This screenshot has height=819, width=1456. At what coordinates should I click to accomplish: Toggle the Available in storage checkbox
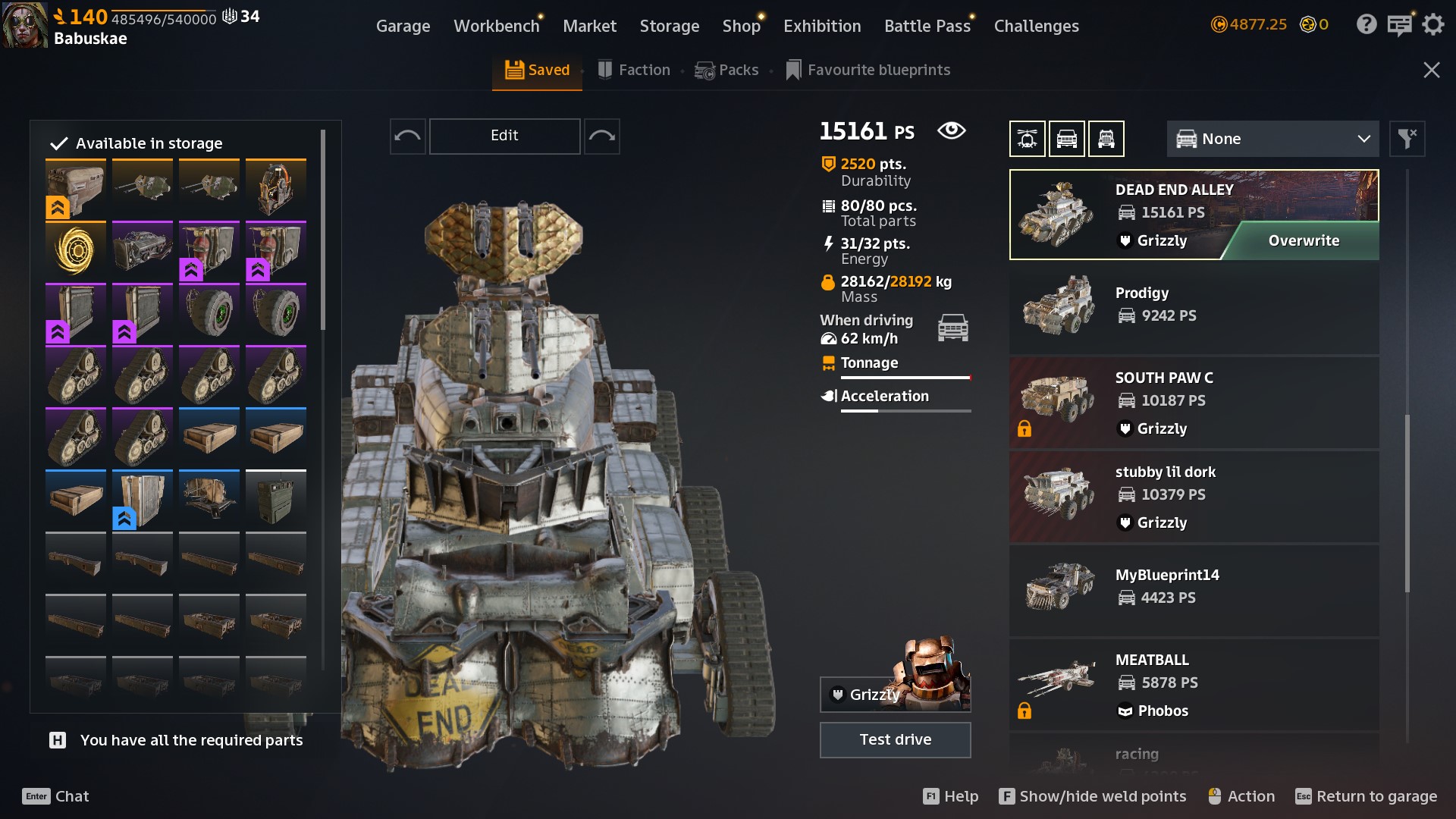(59, 143)
